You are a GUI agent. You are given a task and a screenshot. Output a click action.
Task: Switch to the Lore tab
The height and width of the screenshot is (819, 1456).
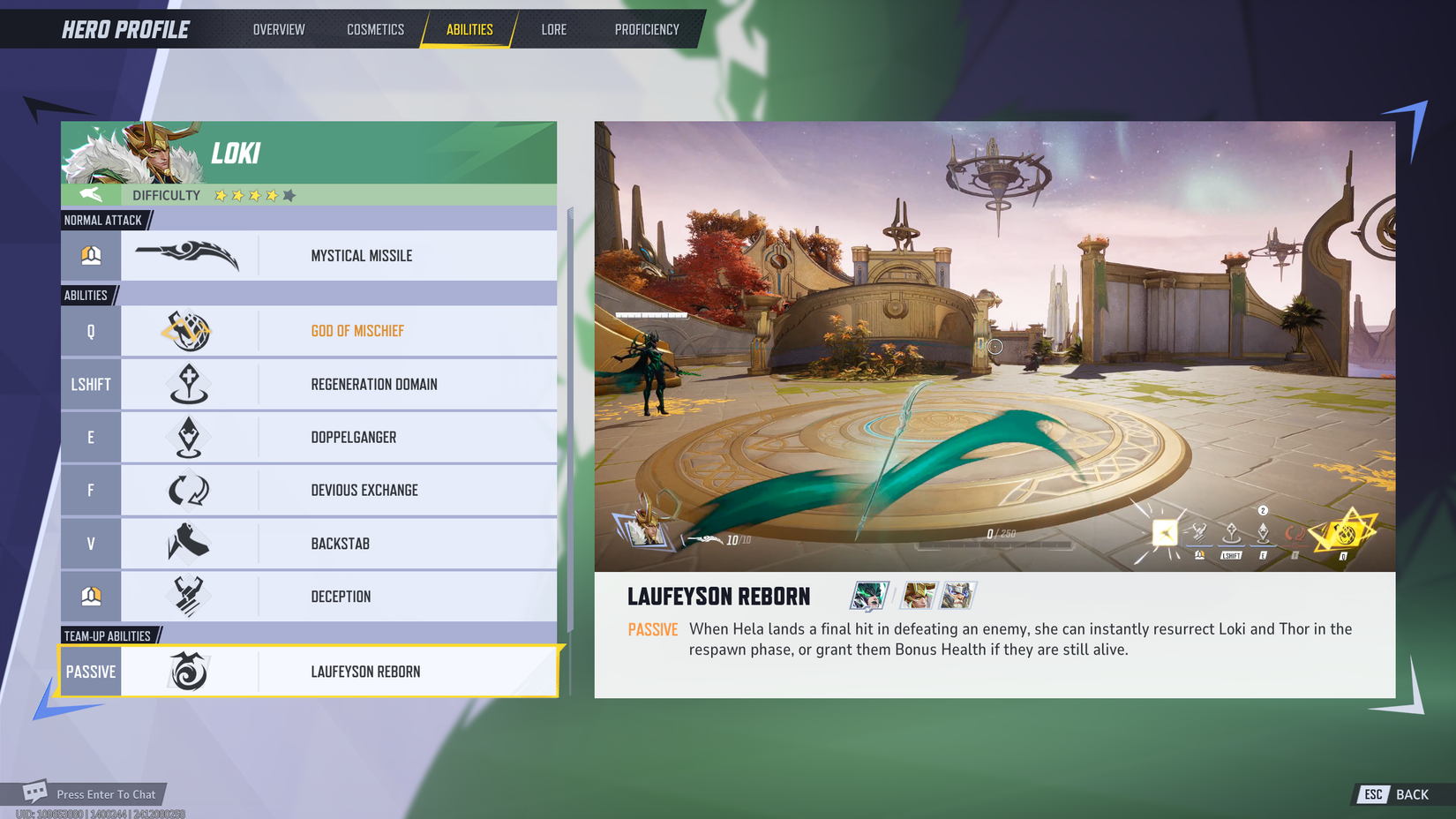point(553,29)
